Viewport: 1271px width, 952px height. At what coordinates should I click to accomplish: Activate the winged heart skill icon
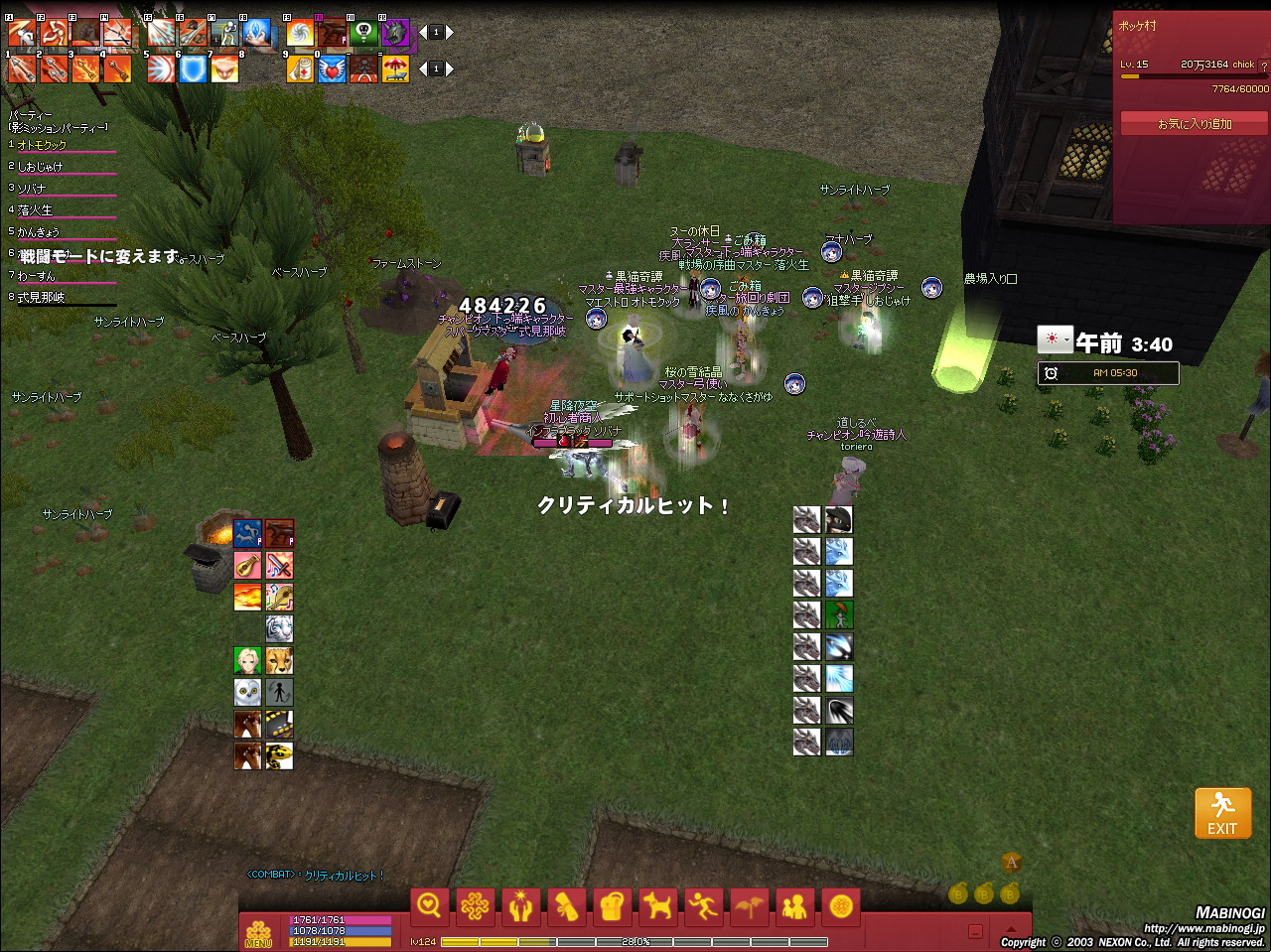333,68
